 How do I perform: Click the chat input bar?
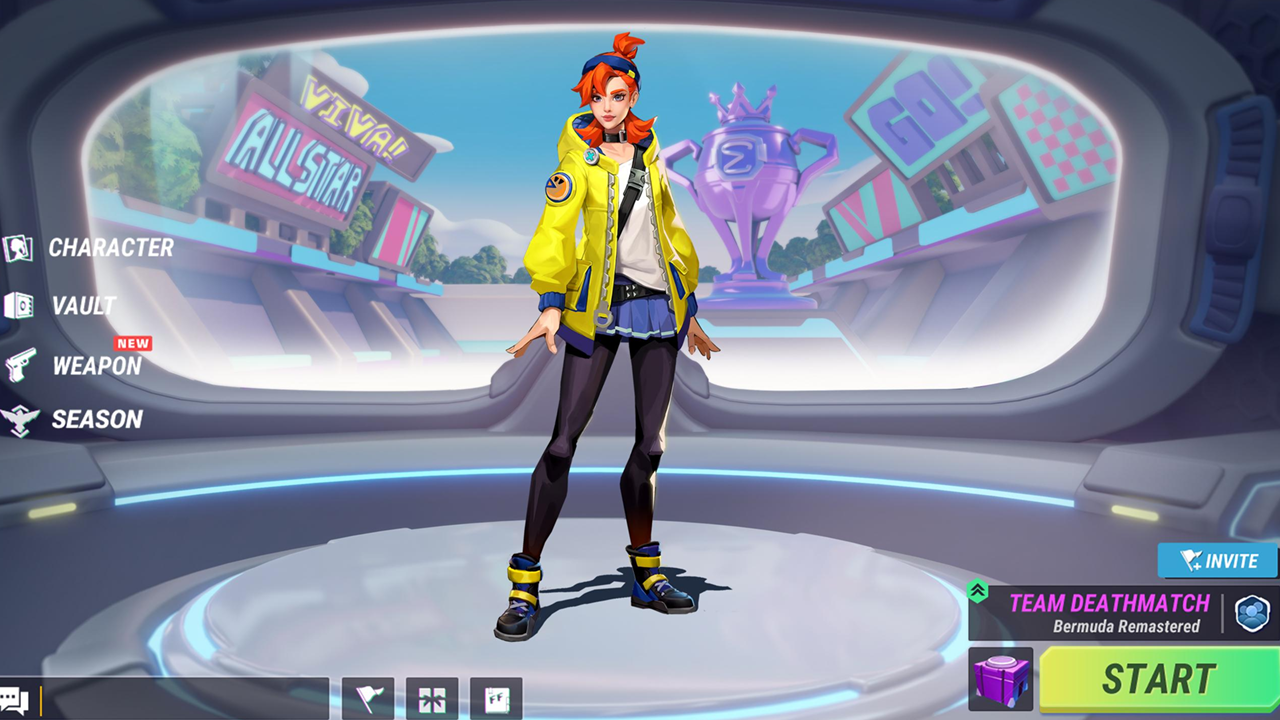pos(185,698)
